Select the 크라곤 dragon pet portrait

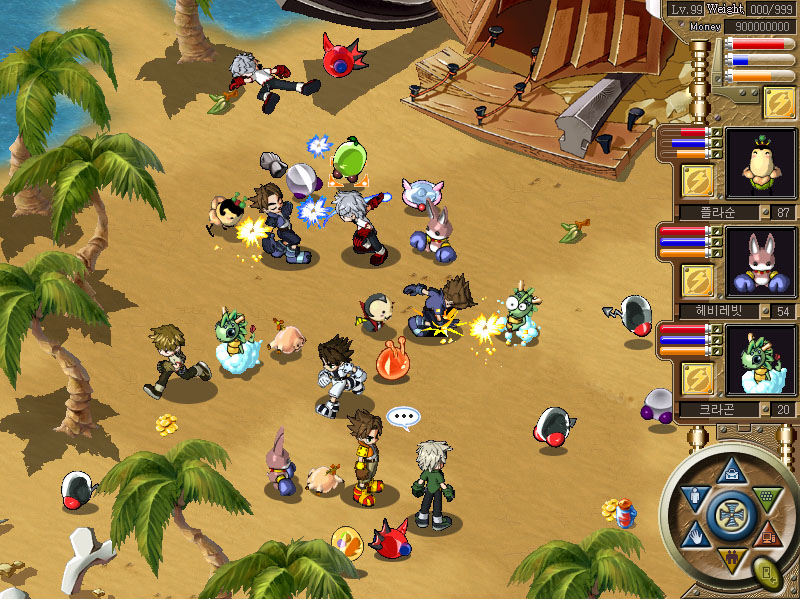click(761, 360)
